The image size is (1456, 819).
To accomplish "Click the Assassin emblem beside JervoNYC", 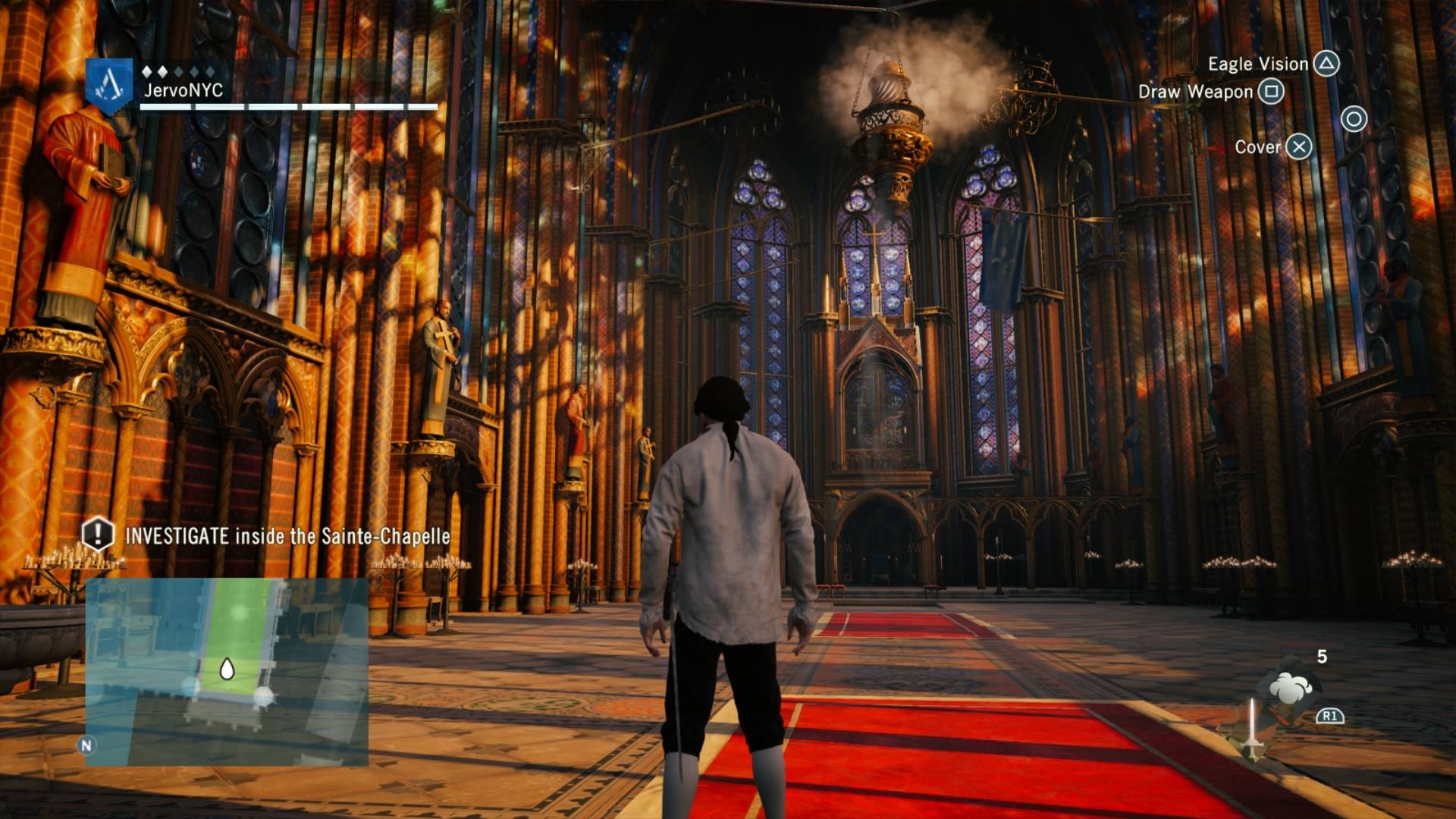I will pos(109,85).
